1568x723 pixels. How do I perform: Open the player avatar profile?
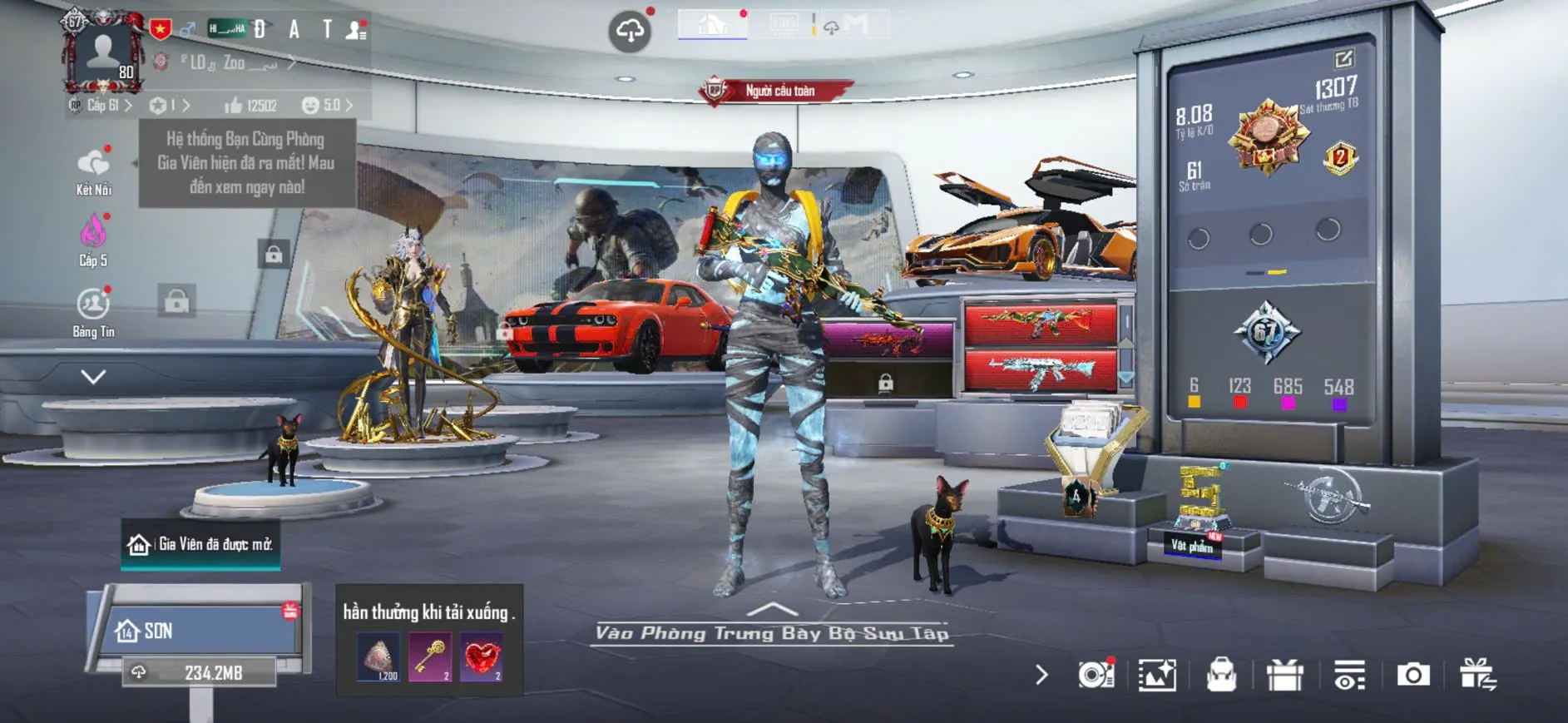coord(103,52)
